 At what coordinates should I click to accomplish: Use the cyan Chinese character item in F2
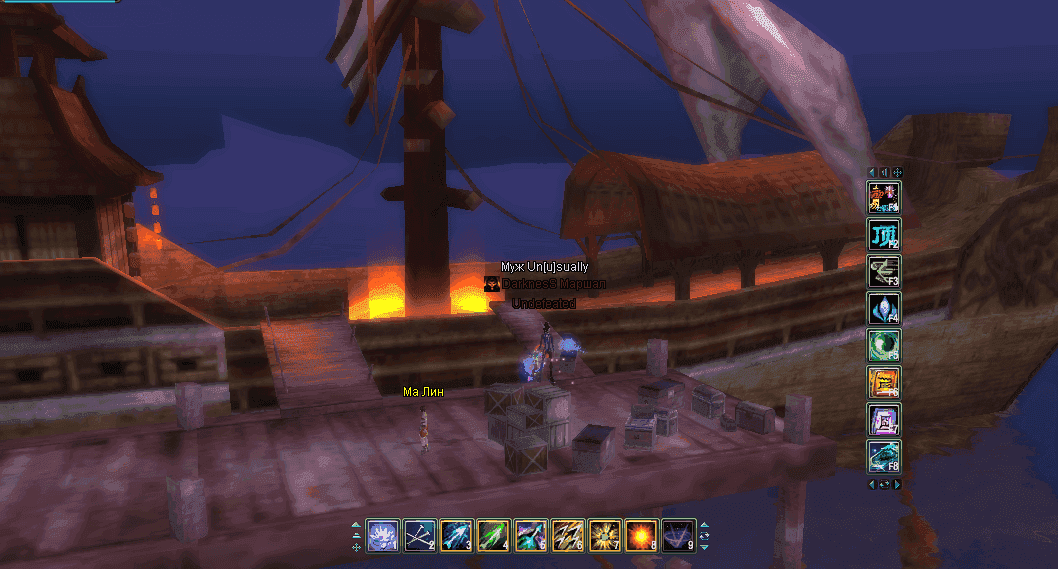pyautogui.click(x=884, y=234)
